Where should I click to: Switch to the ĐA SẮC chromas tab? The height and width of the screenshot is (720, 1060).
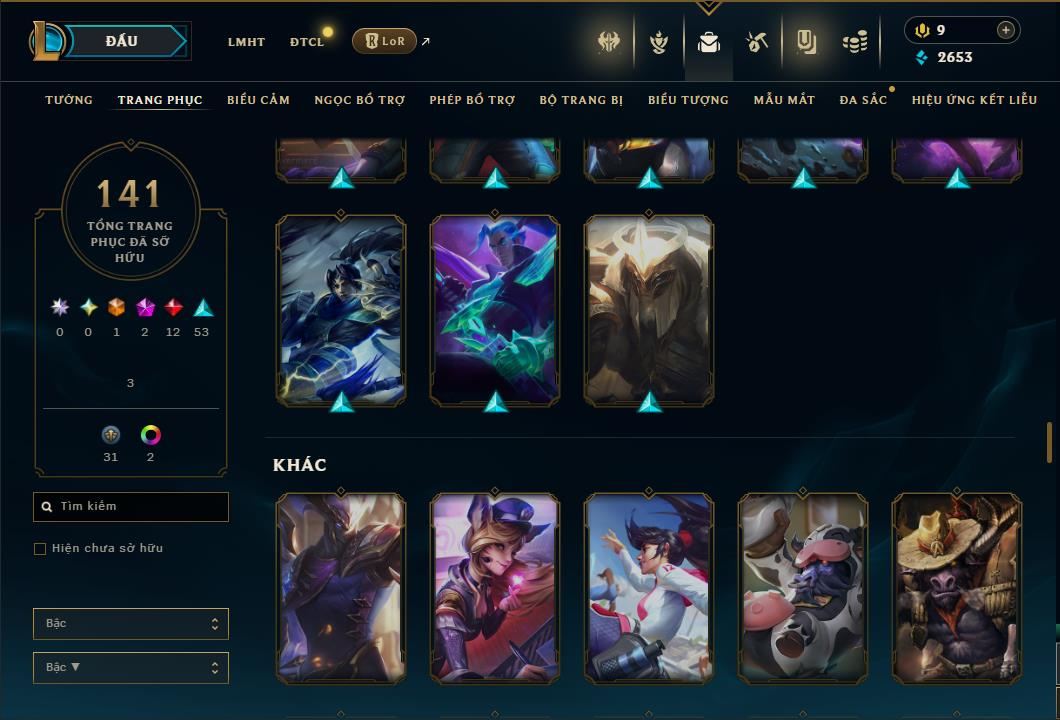[863, 100]
